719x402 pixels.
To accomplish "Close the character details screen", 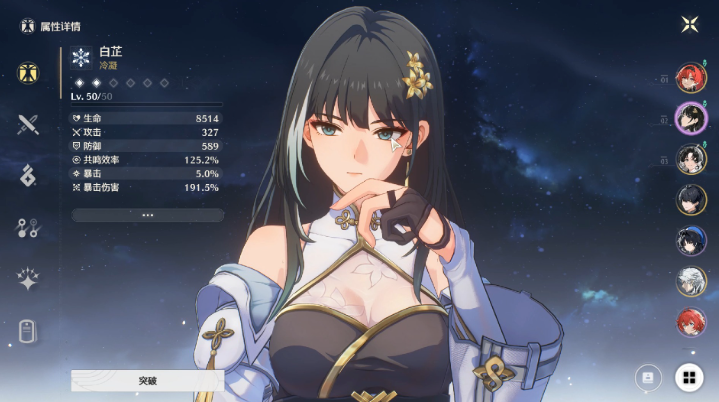I will click(x=688, y=24).
